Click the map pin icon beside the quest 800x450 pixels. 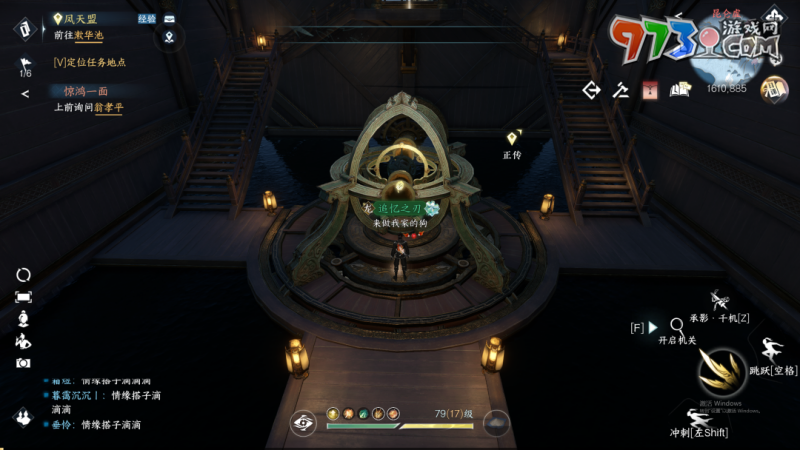pos(169,38)
